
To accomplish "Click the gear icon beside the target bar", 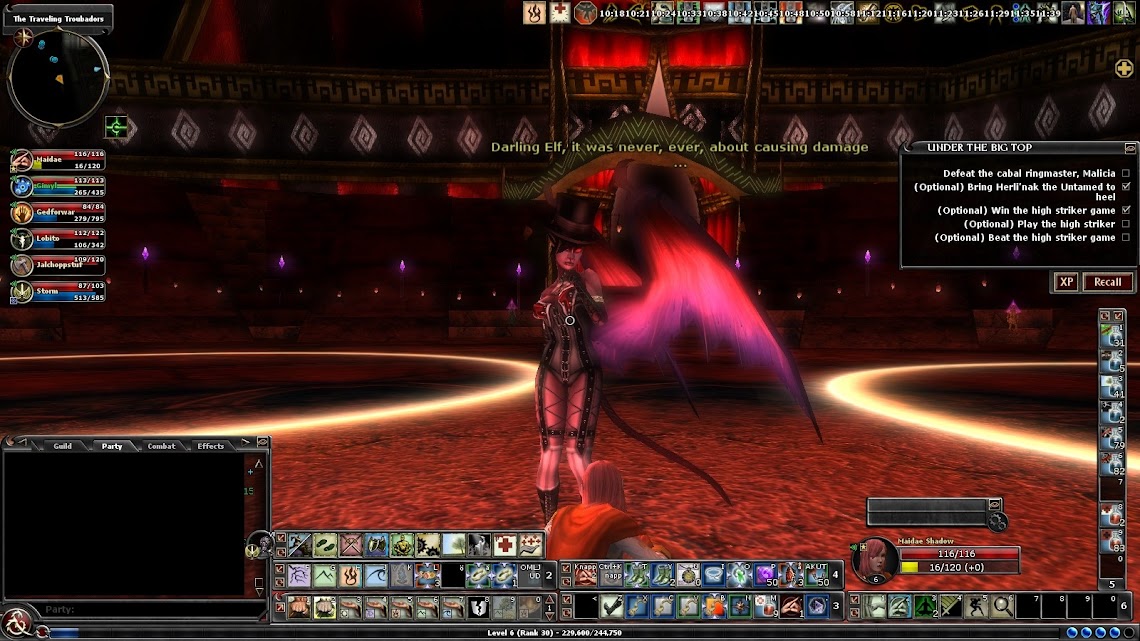I will 996,522.
